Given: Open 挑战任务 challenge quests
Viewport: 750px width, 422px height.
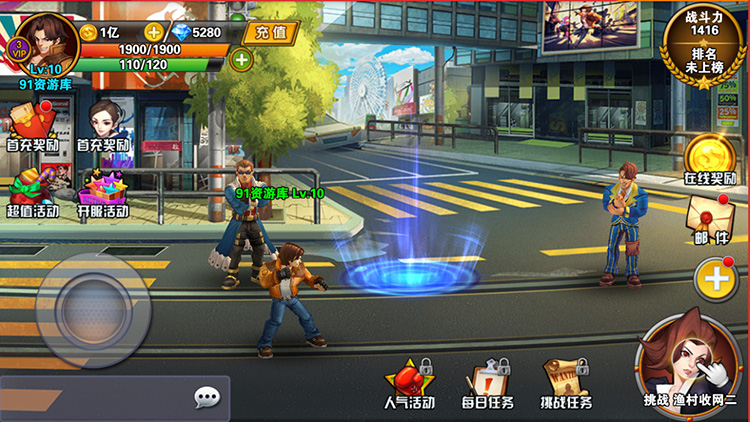Looking at the screenshot, I should 566,383.
